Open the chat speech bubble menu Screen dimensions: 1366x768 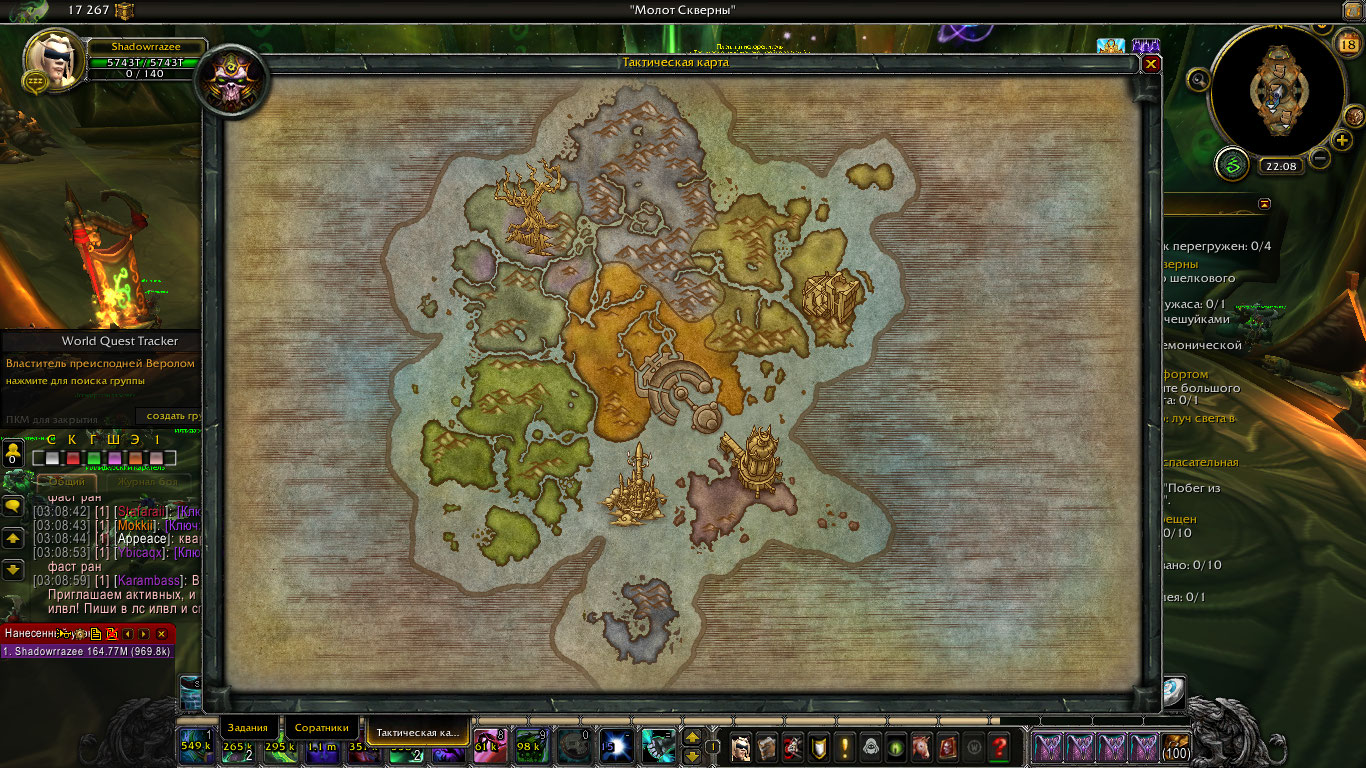pos(13,507)
